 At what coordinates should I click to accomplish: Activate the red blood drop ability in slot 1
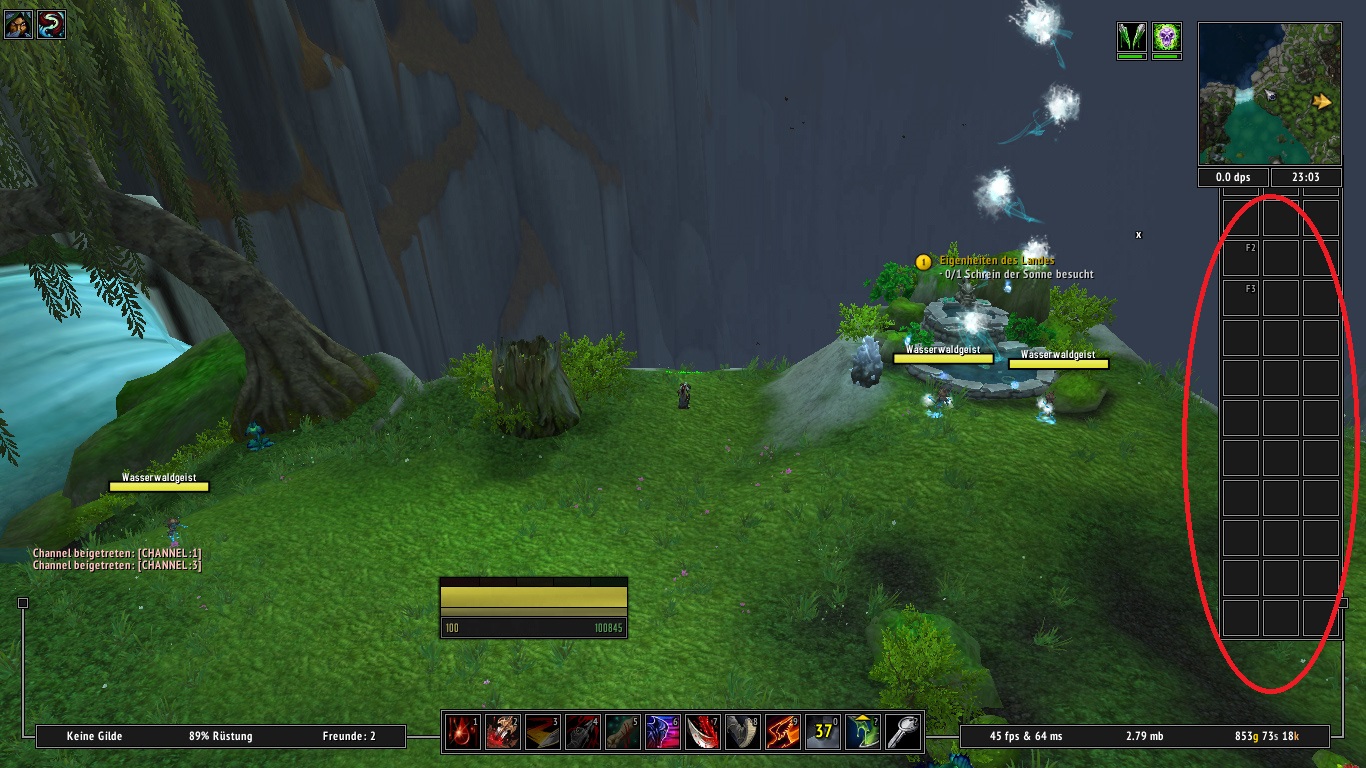tap(462, 731)
